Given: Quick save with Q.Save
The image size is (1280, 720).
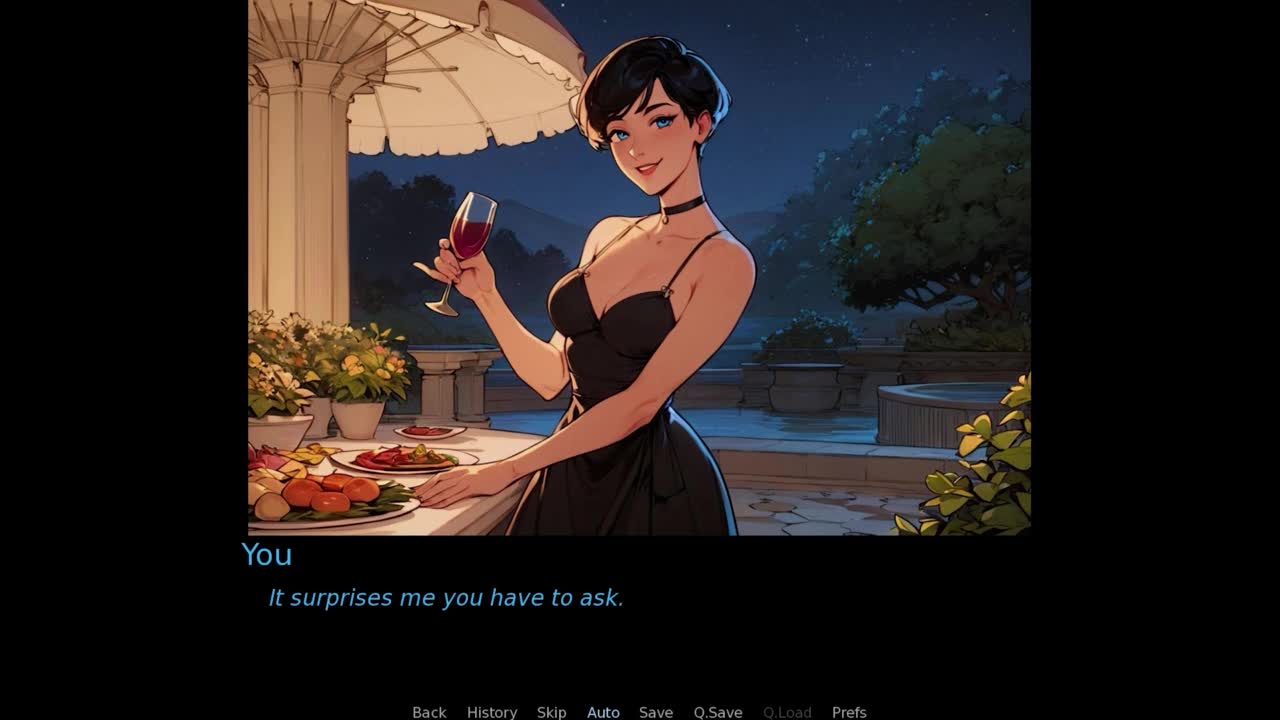Looking at the screenshot, I should coord(718,712).
